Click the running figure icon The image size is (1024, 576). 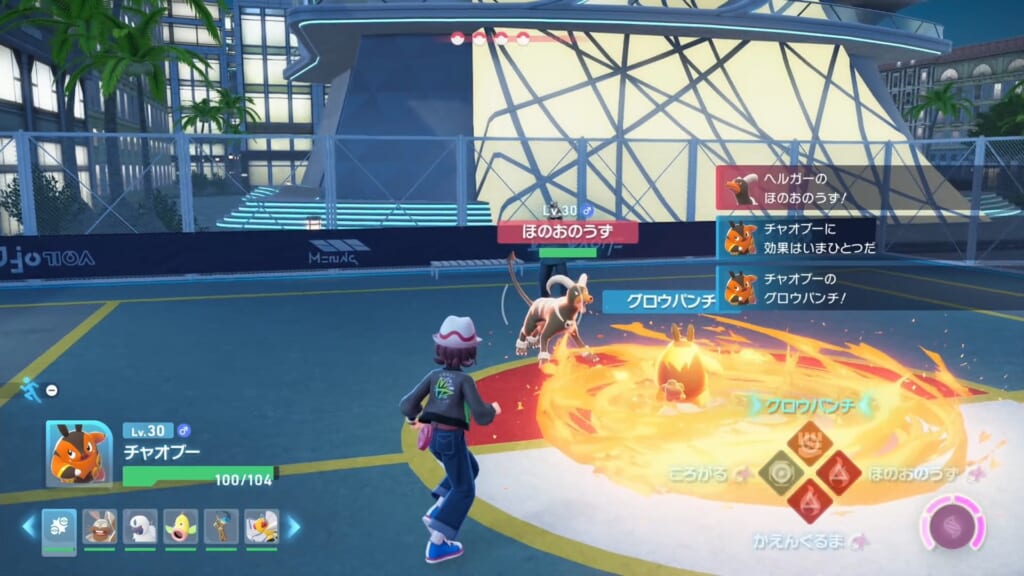(31, 390)
